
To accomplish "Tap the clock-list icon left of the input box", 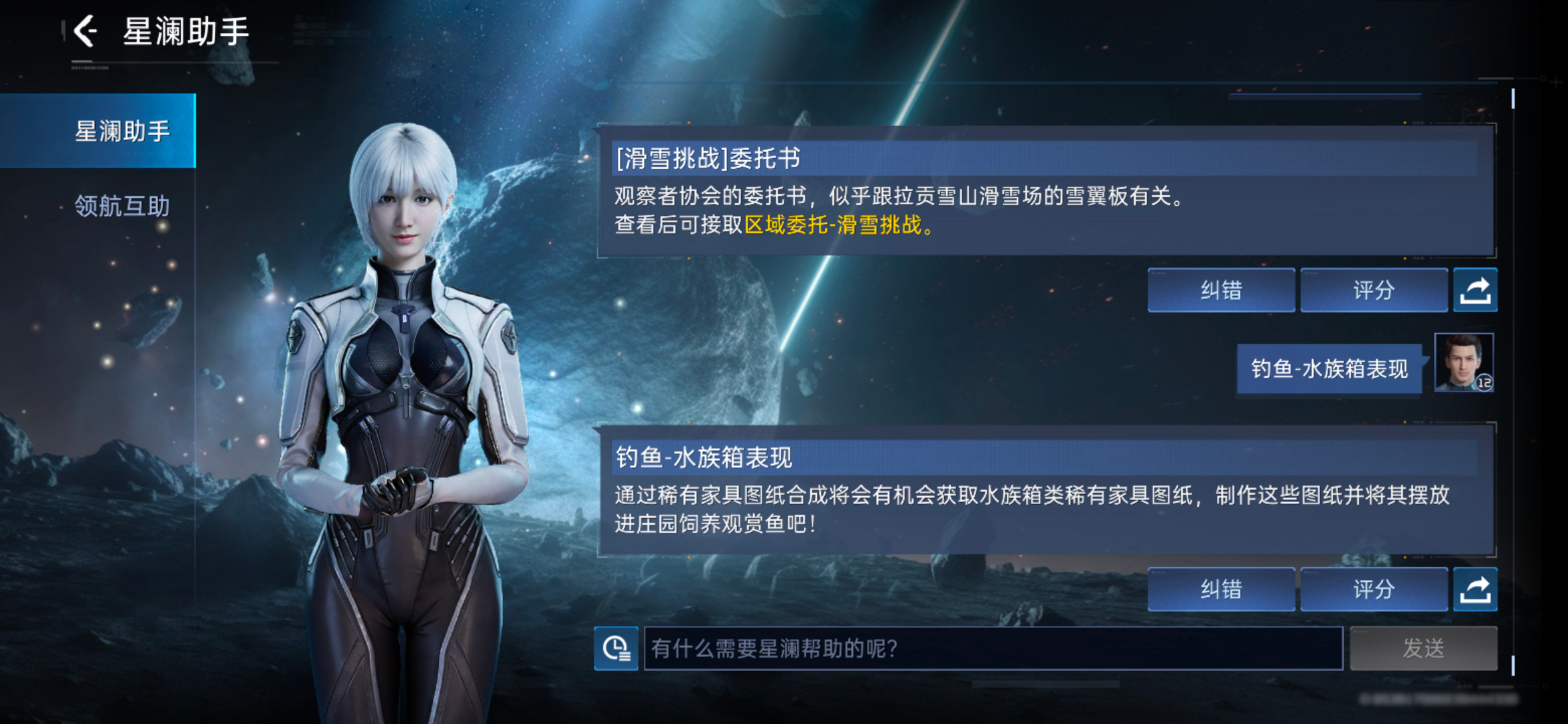I will 616,649.
